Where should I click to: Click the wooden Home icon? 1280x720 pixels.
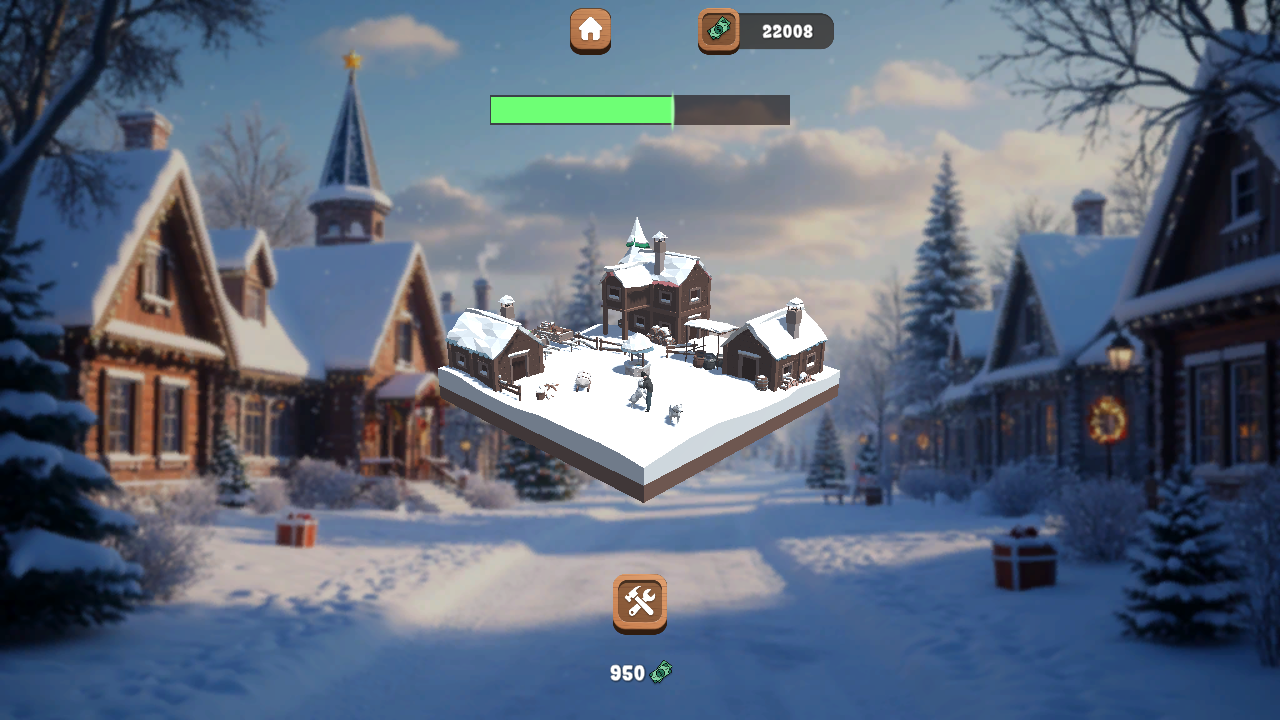(589, 31)
